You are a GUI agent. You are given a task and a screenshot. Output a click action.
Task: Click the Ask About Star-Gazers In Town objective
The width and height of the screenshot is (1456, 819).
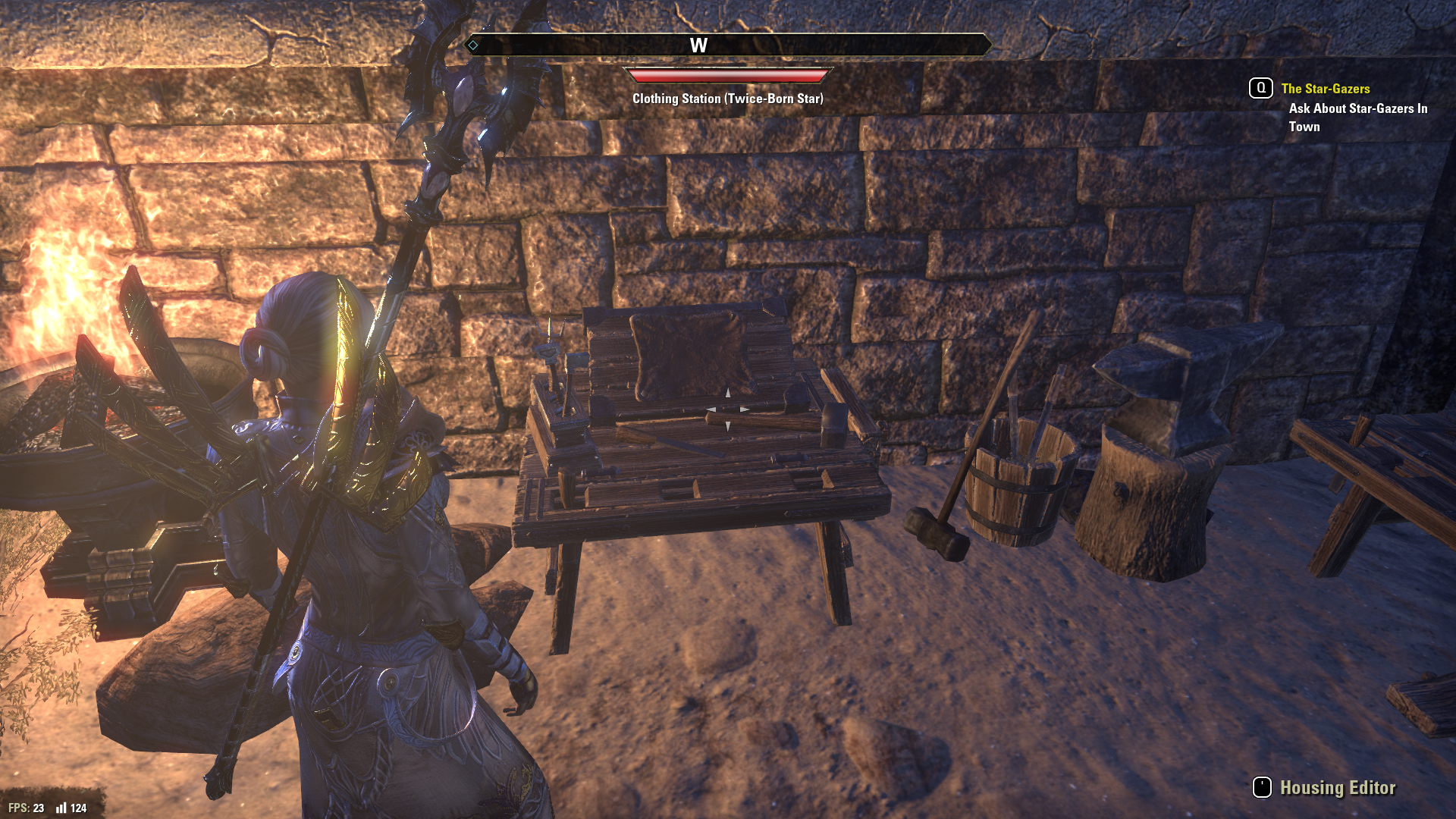1357,118
